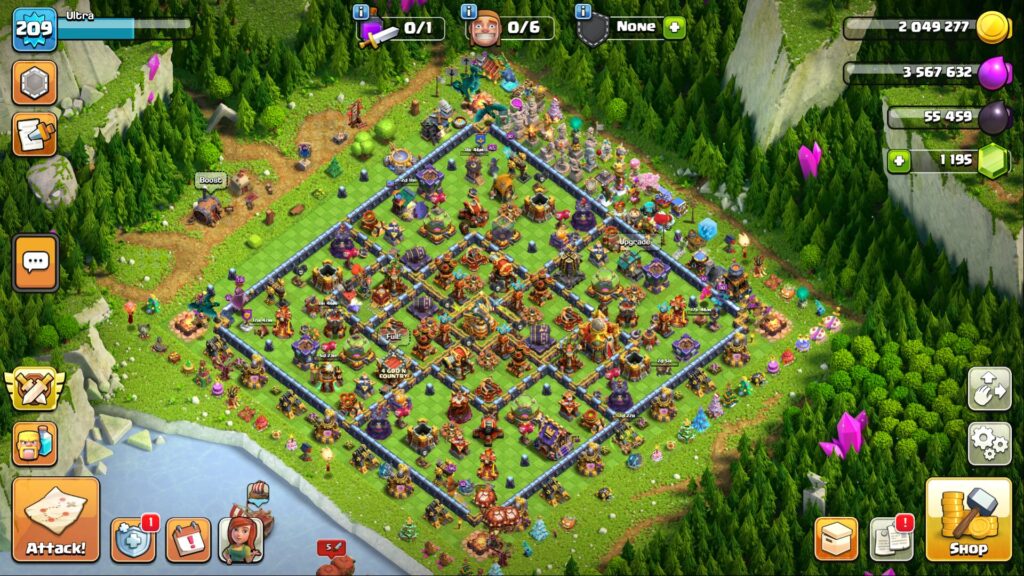Viewport: 1024px width, 576px height.
Task: Open the Shop
Action: (967, 519)
